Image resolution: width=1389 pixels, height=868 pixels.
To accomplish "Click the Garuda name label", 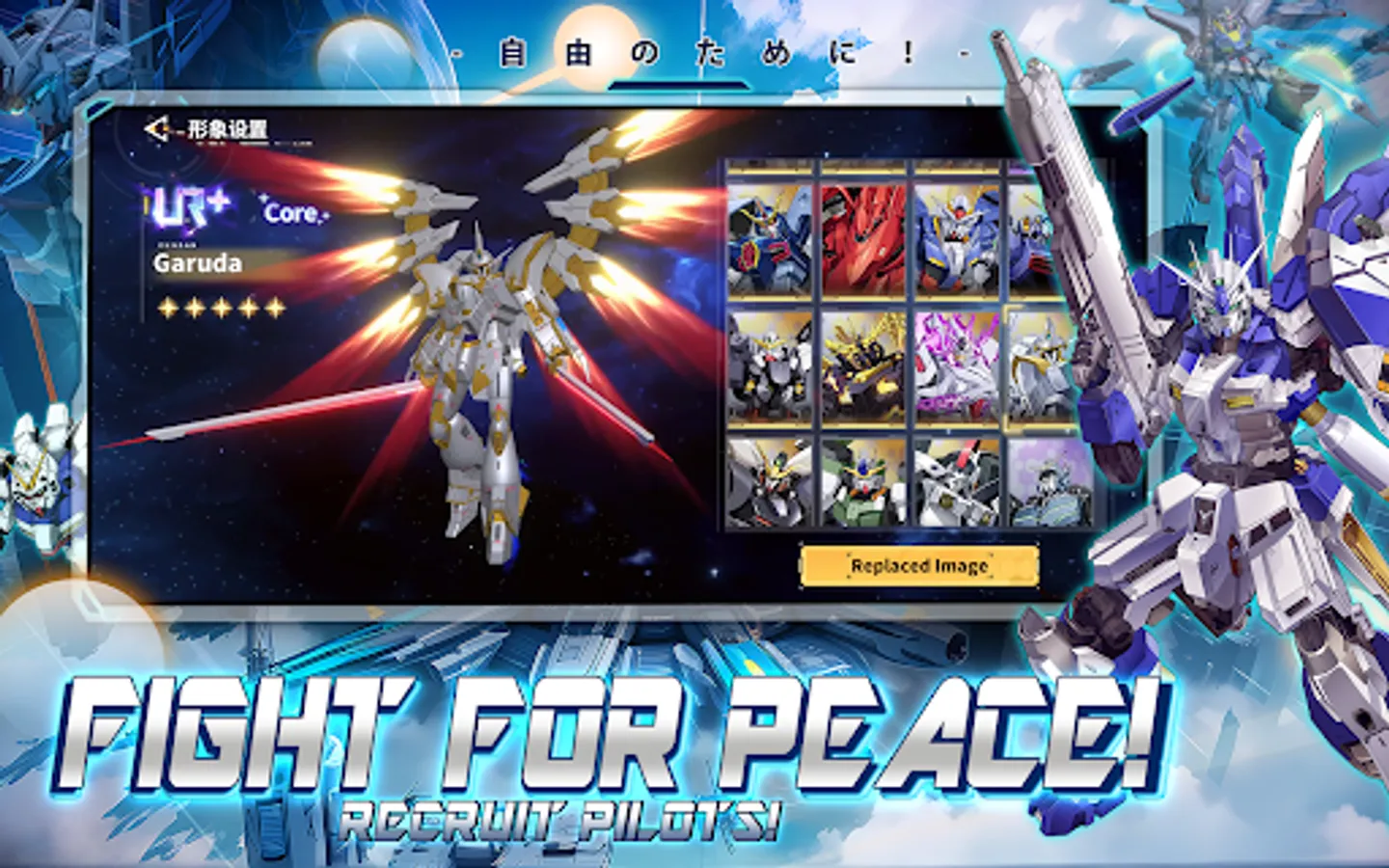I will 200,264.
